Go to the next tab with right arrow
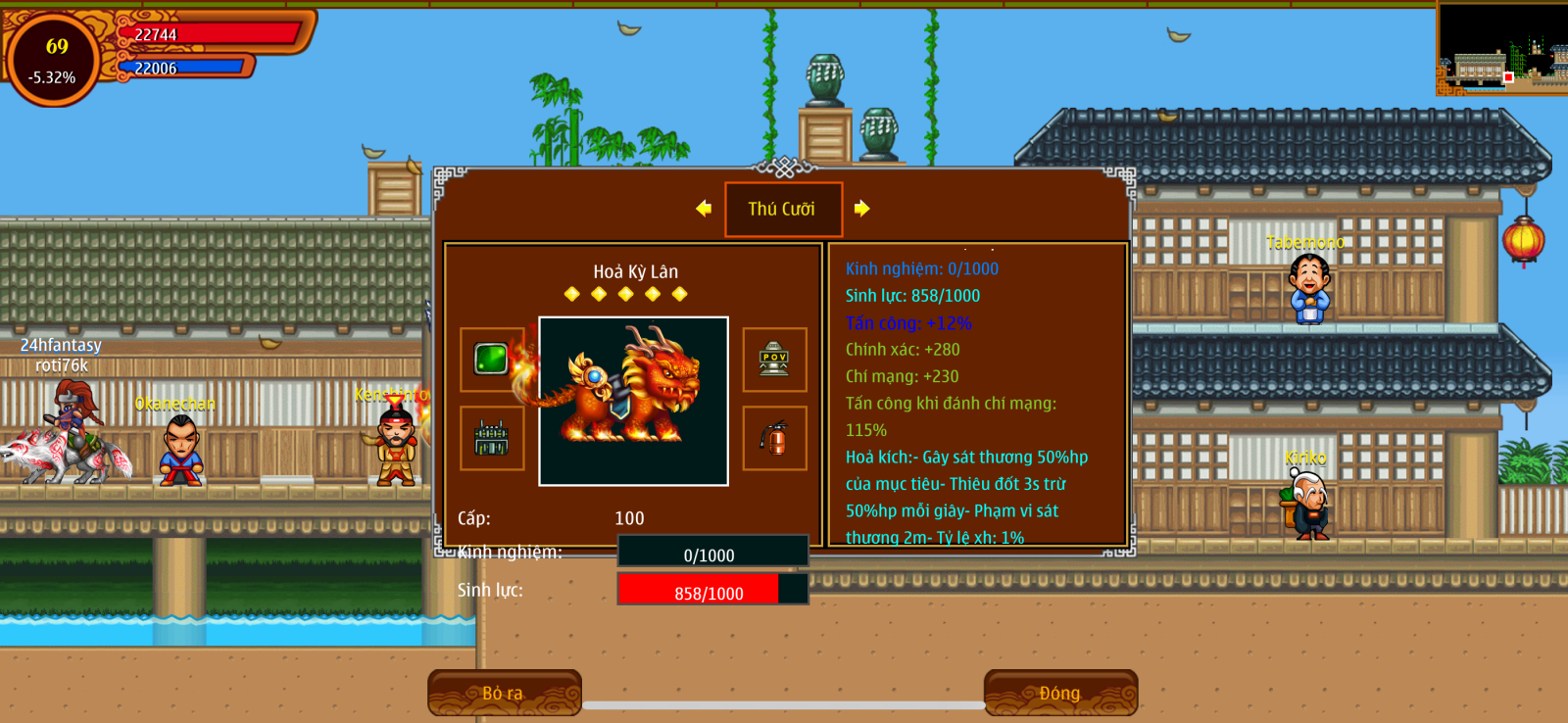Viewport: 1568px width, 723px height. pyautogui.click(x=861, y=209)
